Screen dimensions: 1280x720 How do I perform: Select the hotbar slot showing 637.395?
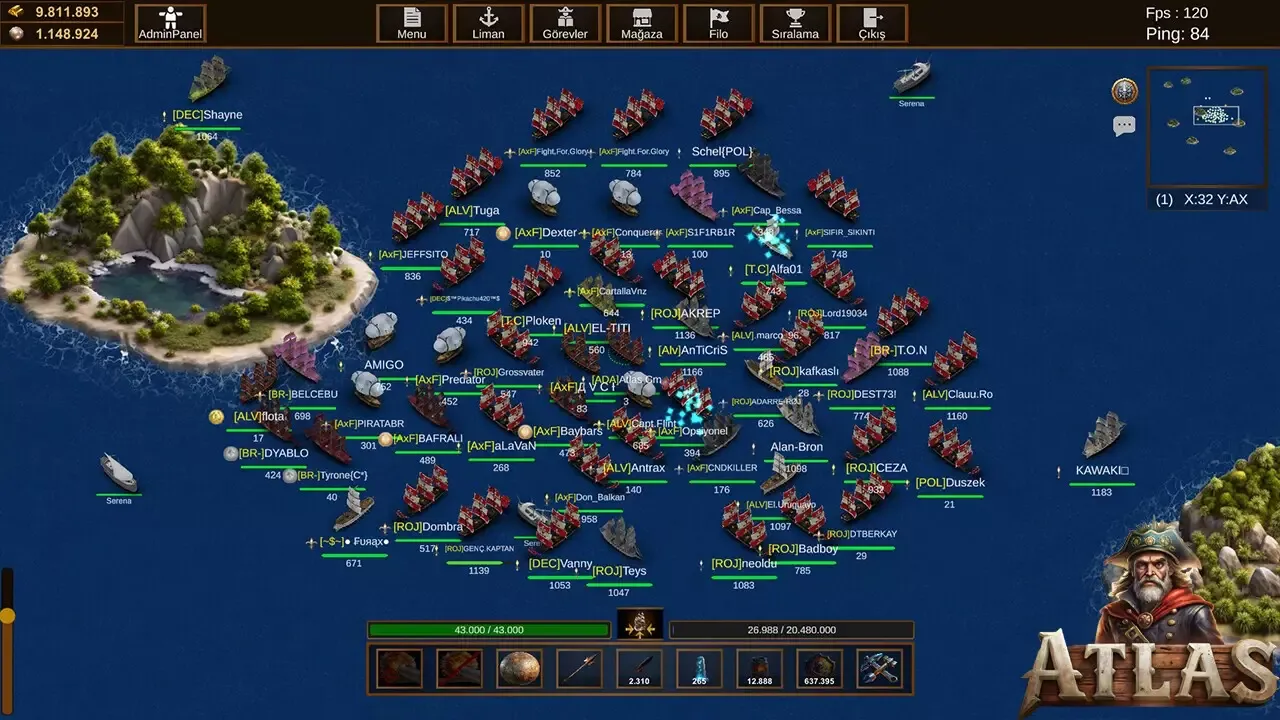[819, 668]
